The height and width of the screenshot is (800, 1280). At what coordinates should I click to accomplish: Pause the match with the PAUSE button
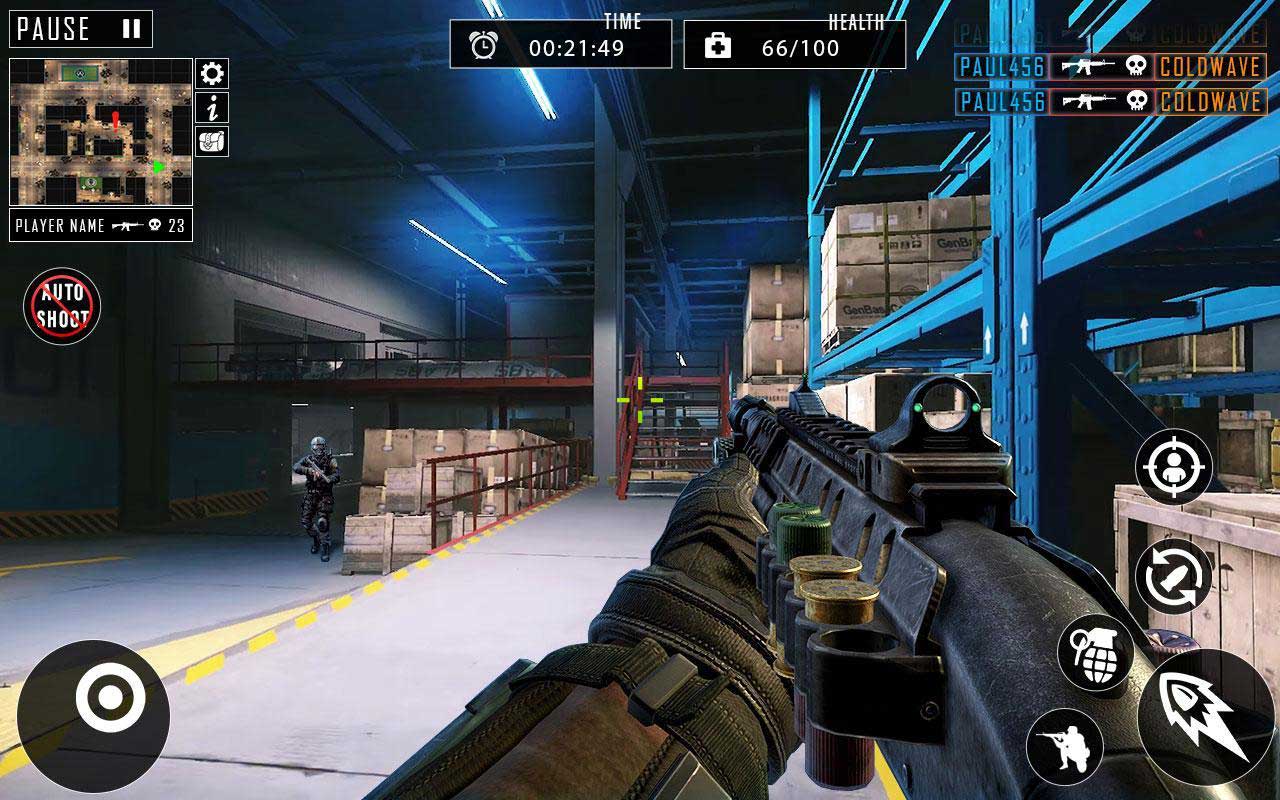tap(81, 29)
